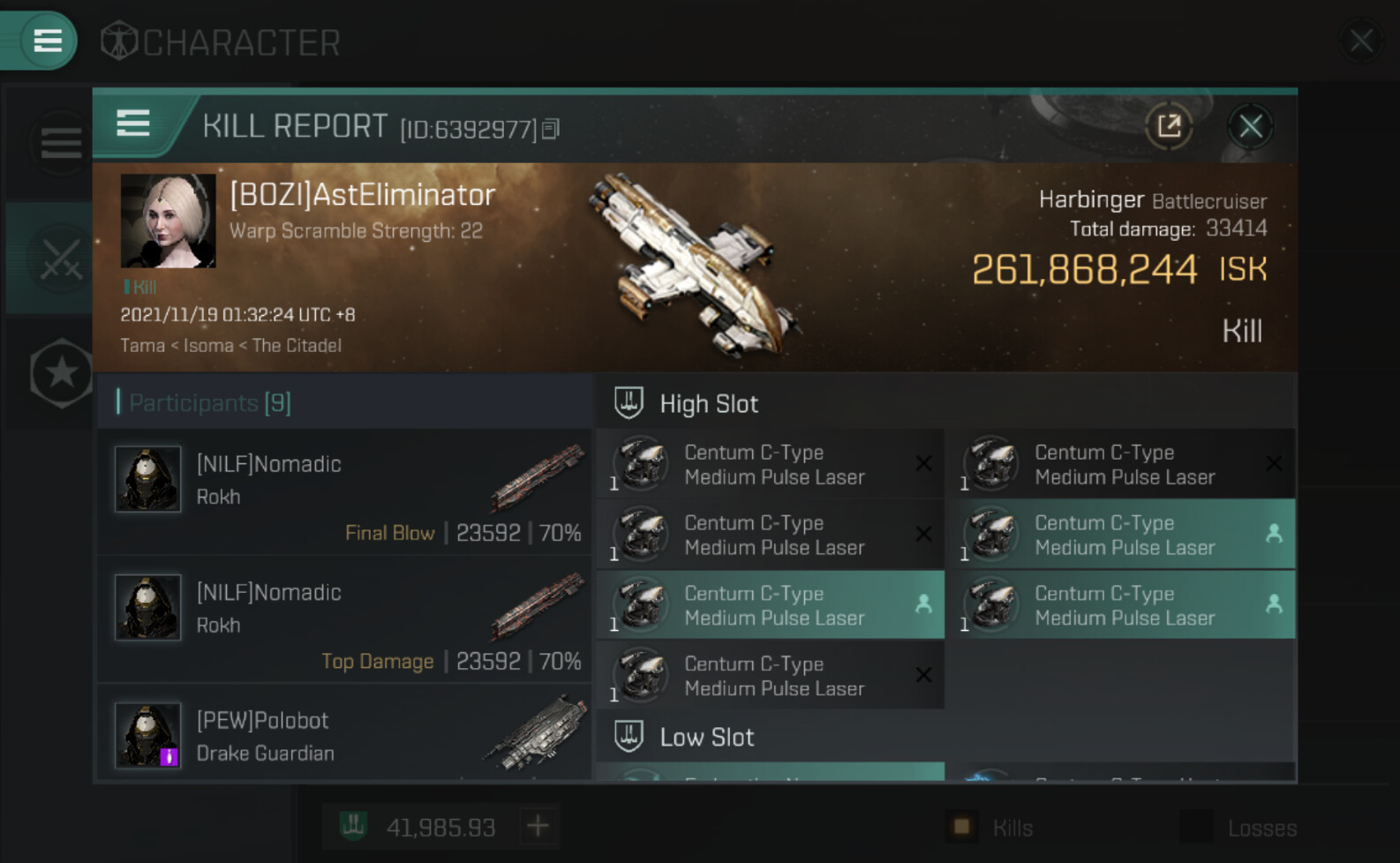Toggle the Kills filter checkbox
The width and height of the screenshot is (1400, 863).
click(x=961, y=827)
